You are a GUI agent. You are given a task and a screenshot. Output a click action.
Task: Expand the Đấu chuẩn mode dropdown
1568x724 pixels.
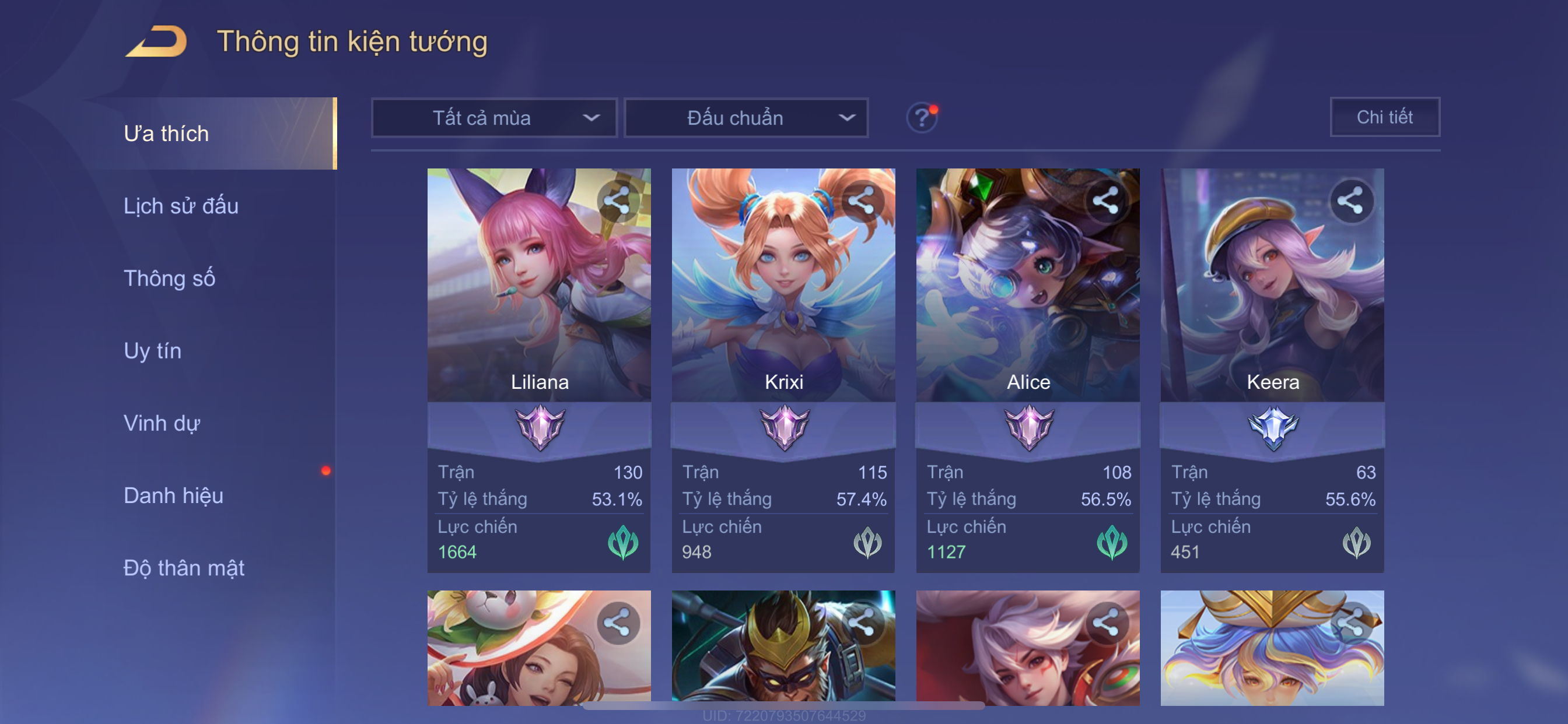746,118
